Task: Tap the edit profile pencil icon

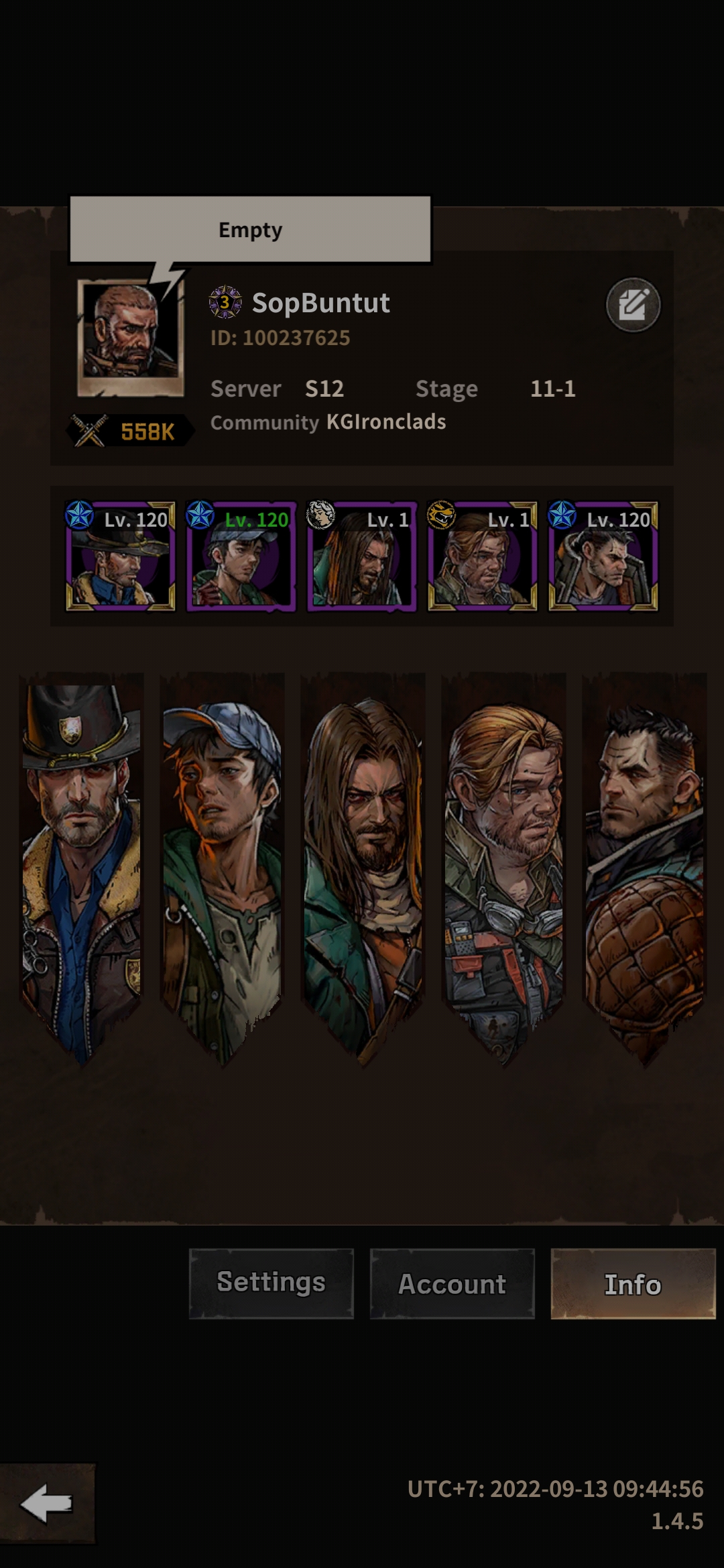Action: tap(633, 305)
